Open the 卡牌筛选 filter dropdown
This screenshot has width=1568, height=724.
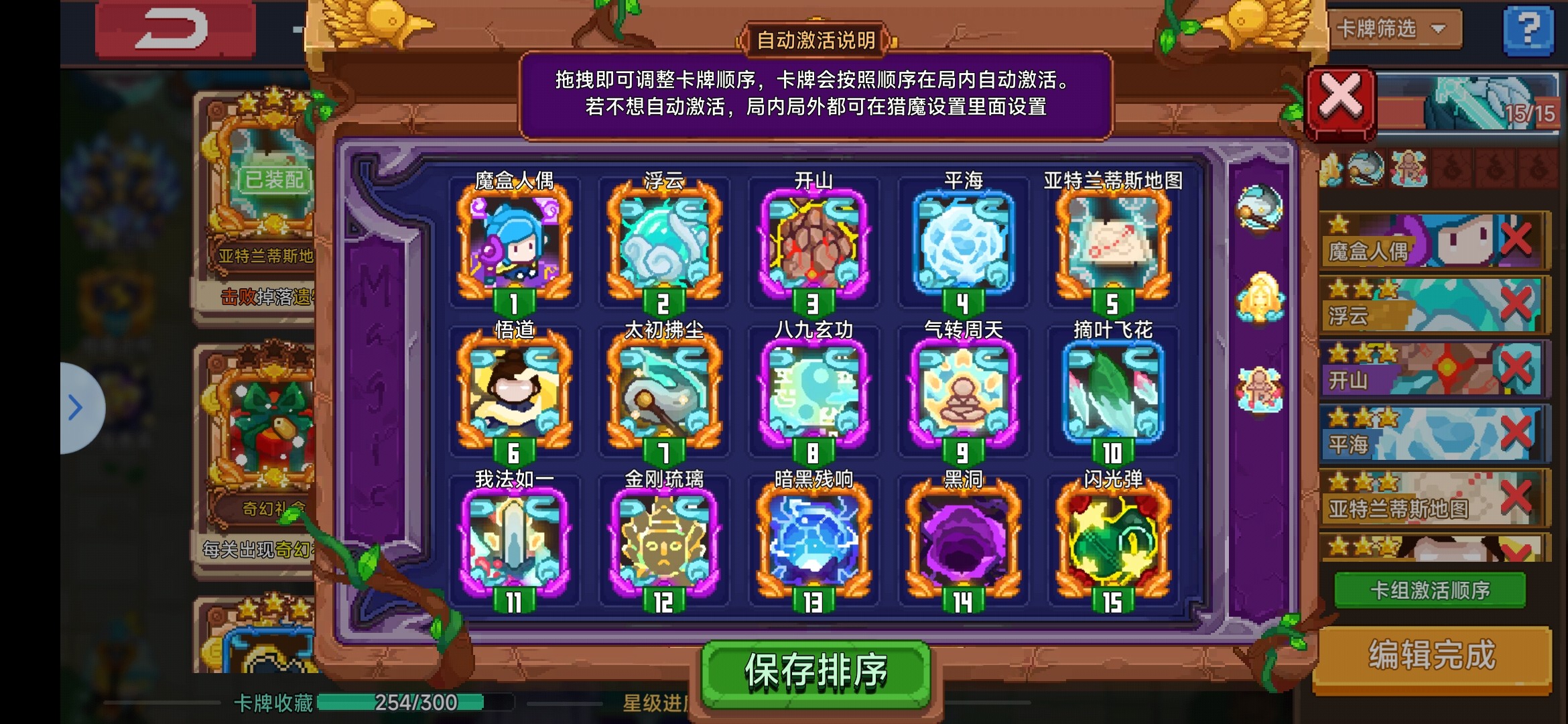pyautogui.click(x=1394, y=30)
